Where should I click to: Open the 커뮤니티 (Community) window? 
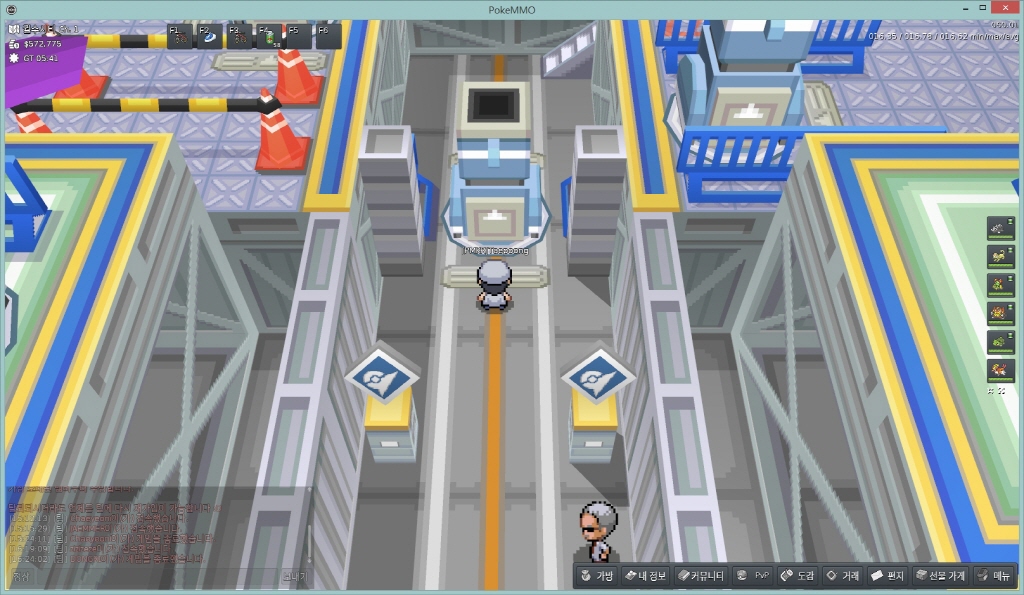point(699,576)
